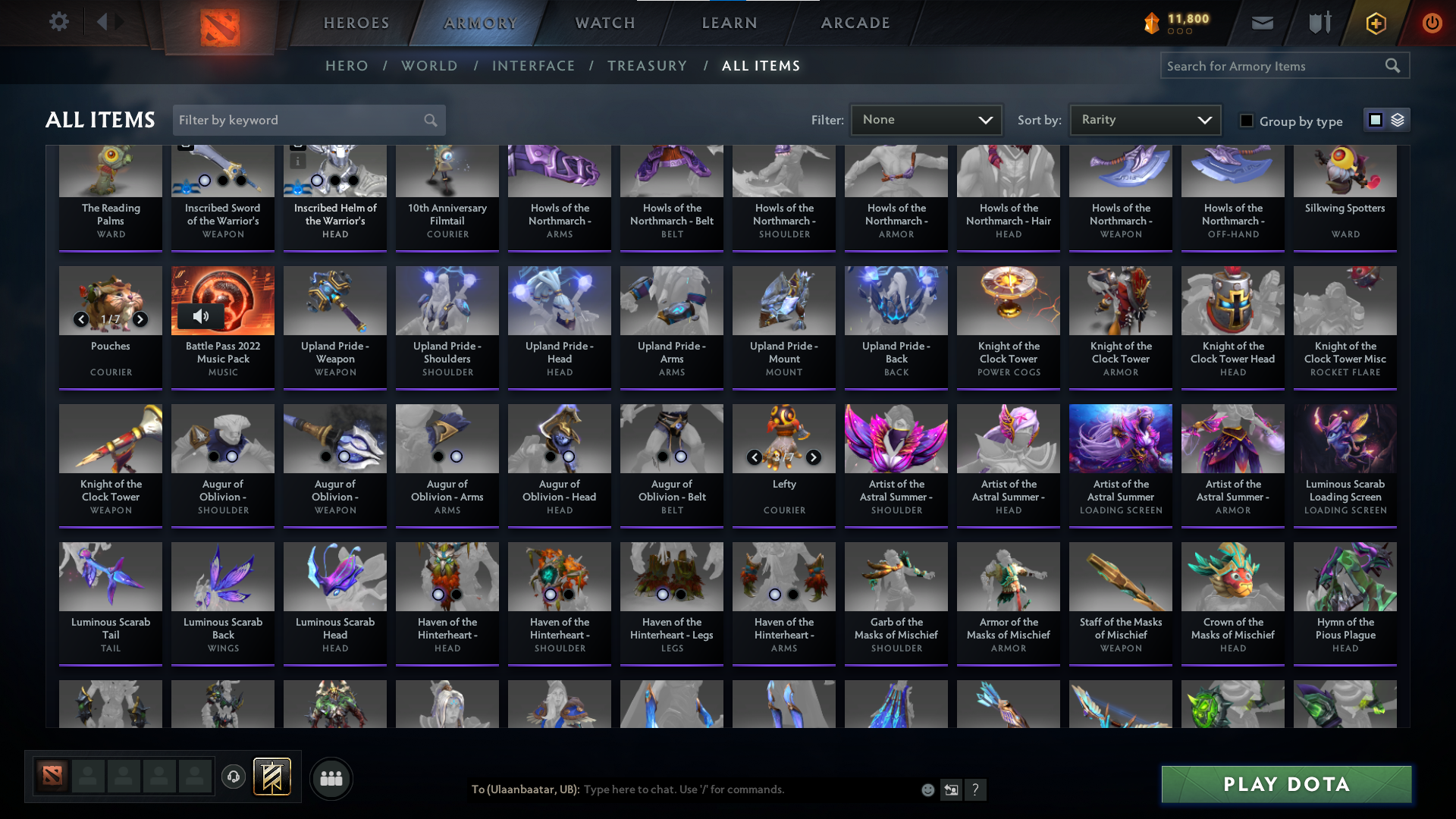Click the red power button icon

(x=1432, y=22)
